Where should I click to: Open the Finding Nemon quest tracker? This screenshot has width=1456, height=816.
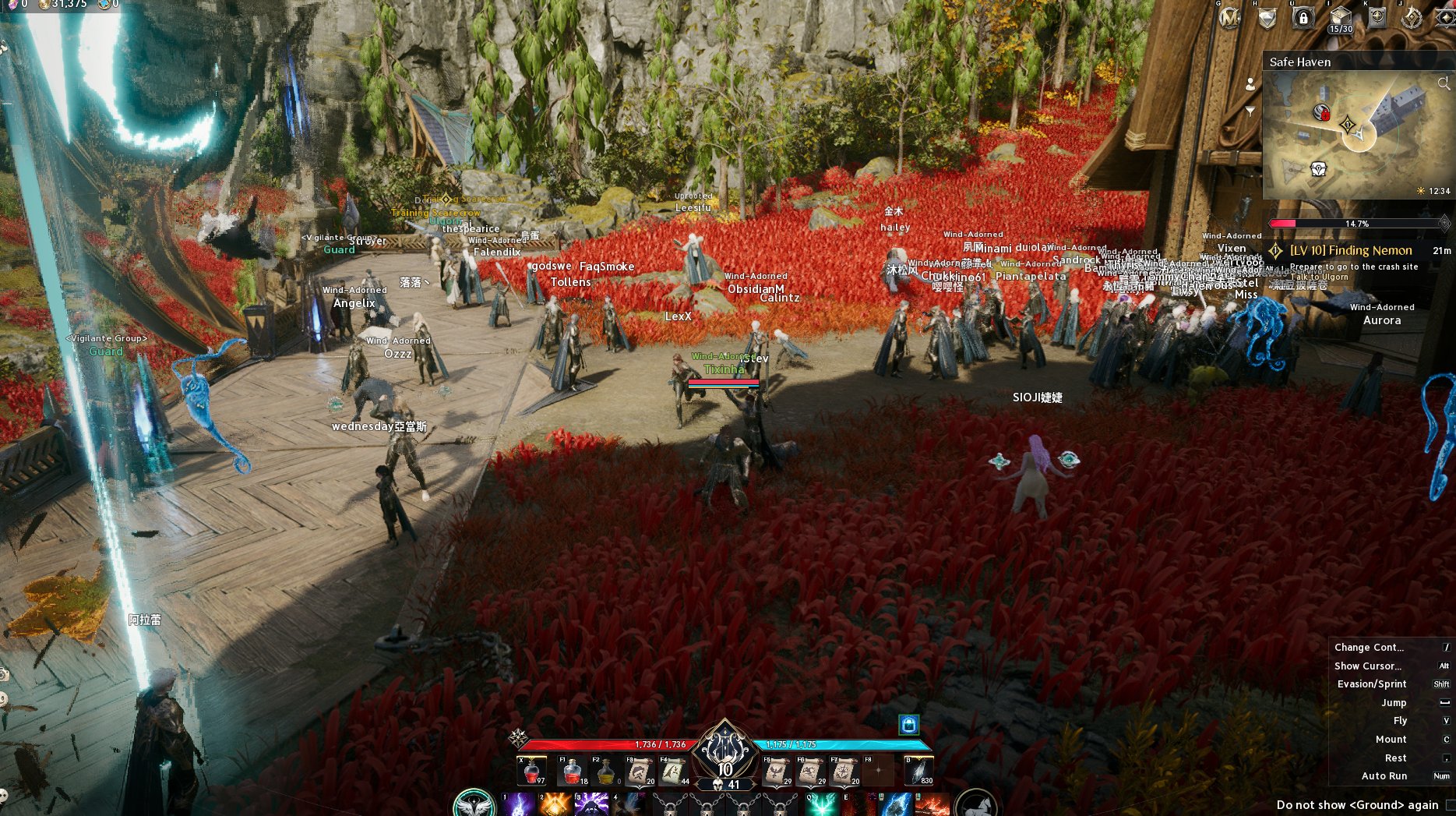[x=1351, y=250]
